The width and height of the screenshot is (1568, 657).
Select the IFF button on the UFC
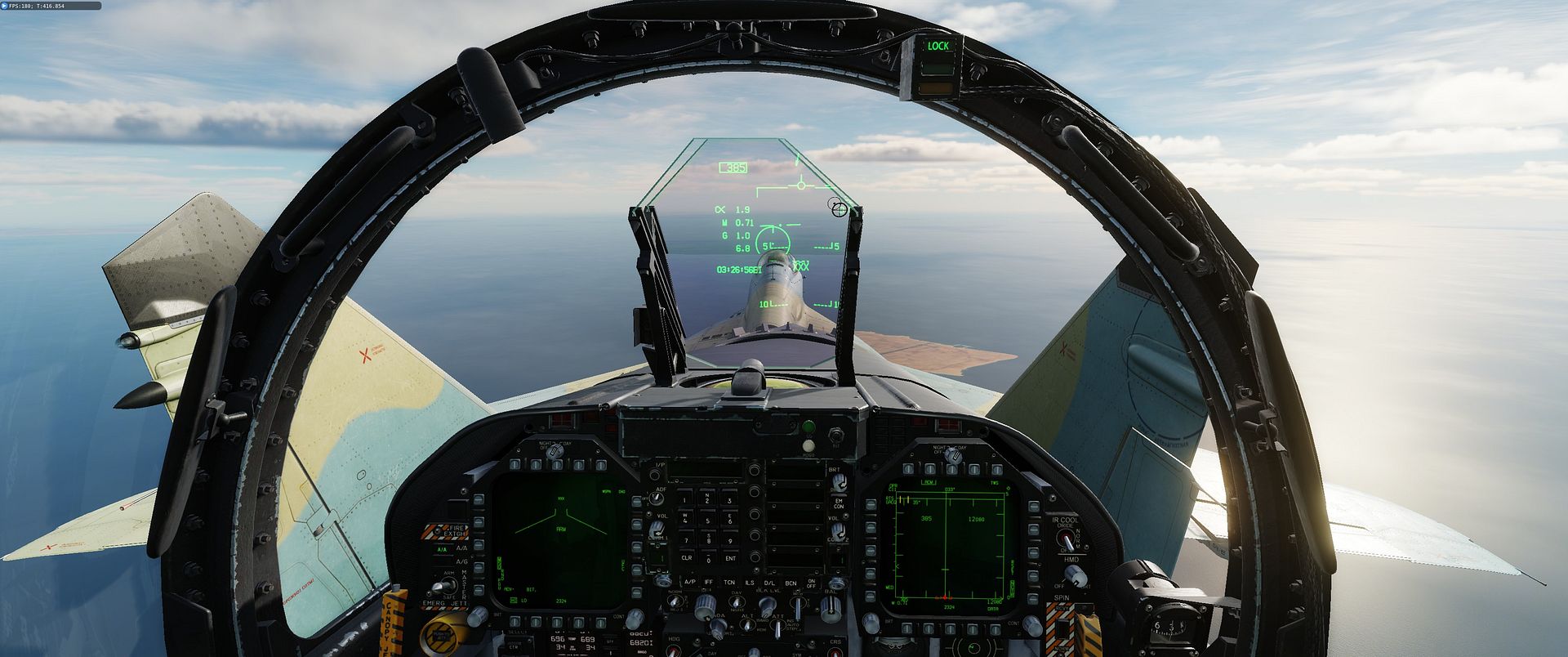tap(709, 582)
